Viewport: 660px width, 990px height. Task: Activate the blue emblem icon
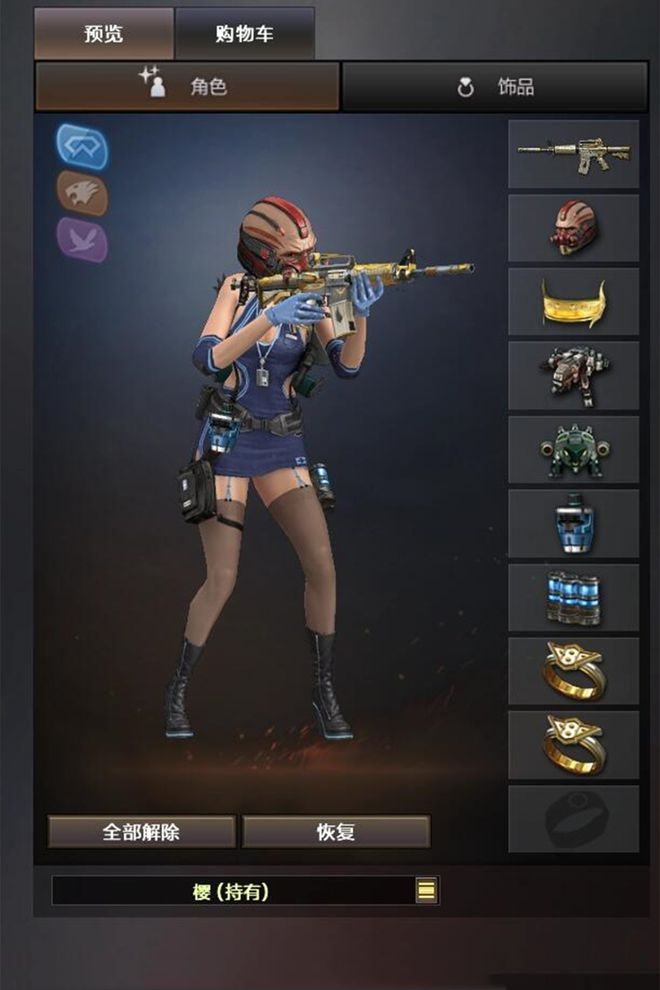(81, 146)
